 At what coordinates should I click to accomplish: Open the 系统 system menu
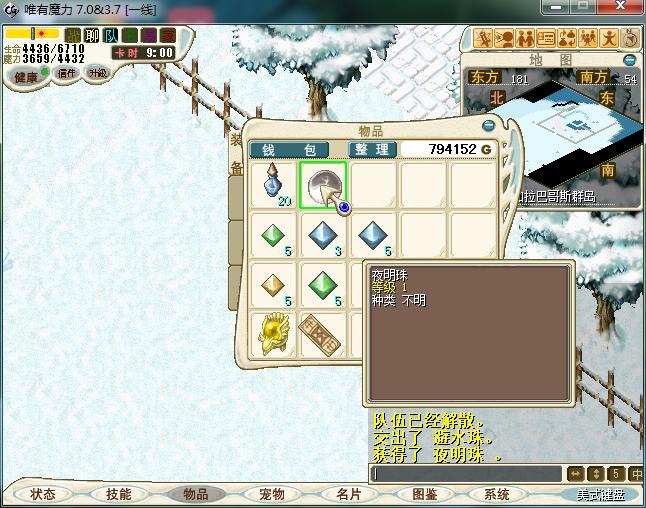pyautogui.click(x=497, y=494)
